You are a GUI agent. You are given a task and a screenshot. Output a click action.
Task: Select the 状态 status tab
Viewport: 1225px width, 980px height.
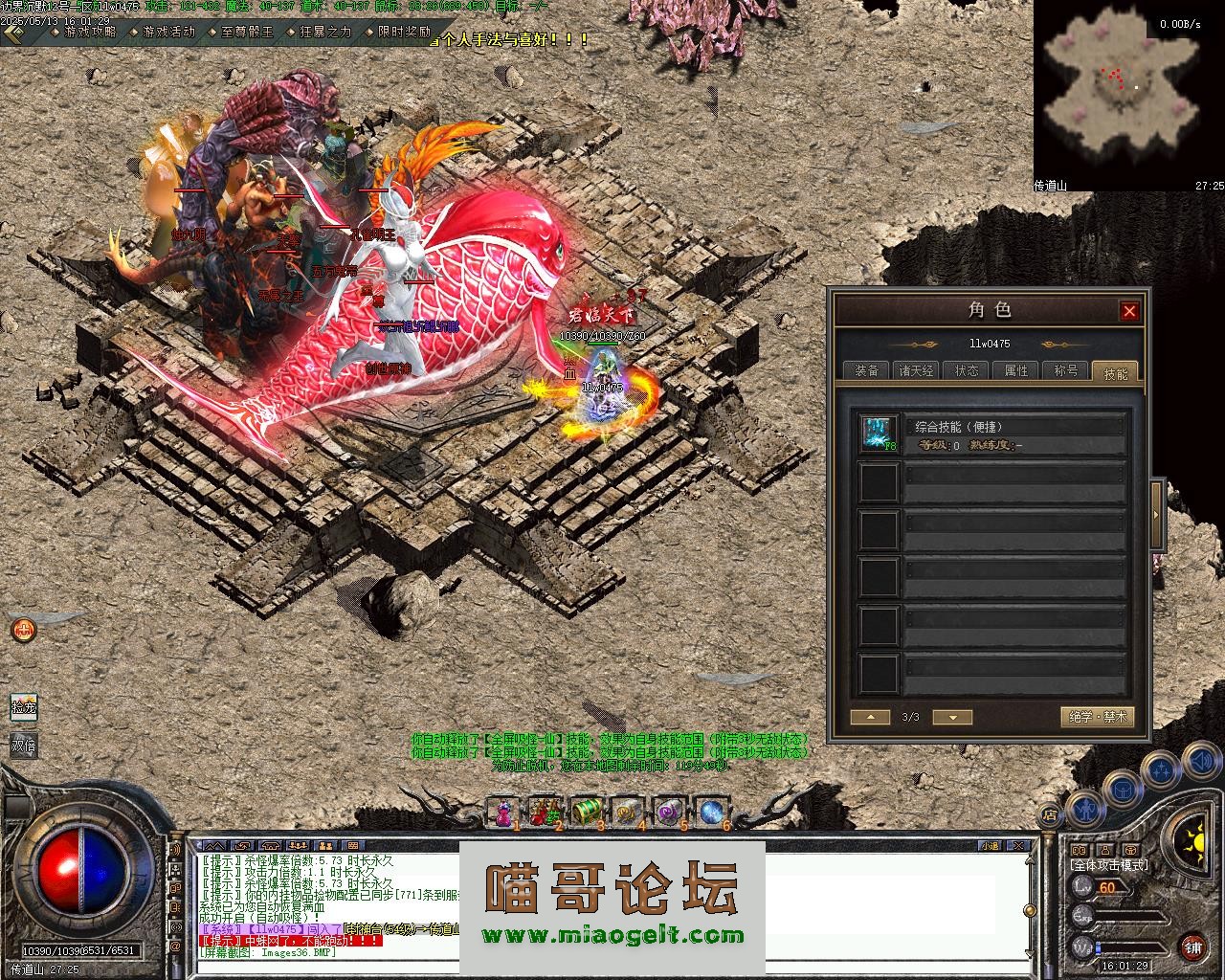(x=967, y=370)
